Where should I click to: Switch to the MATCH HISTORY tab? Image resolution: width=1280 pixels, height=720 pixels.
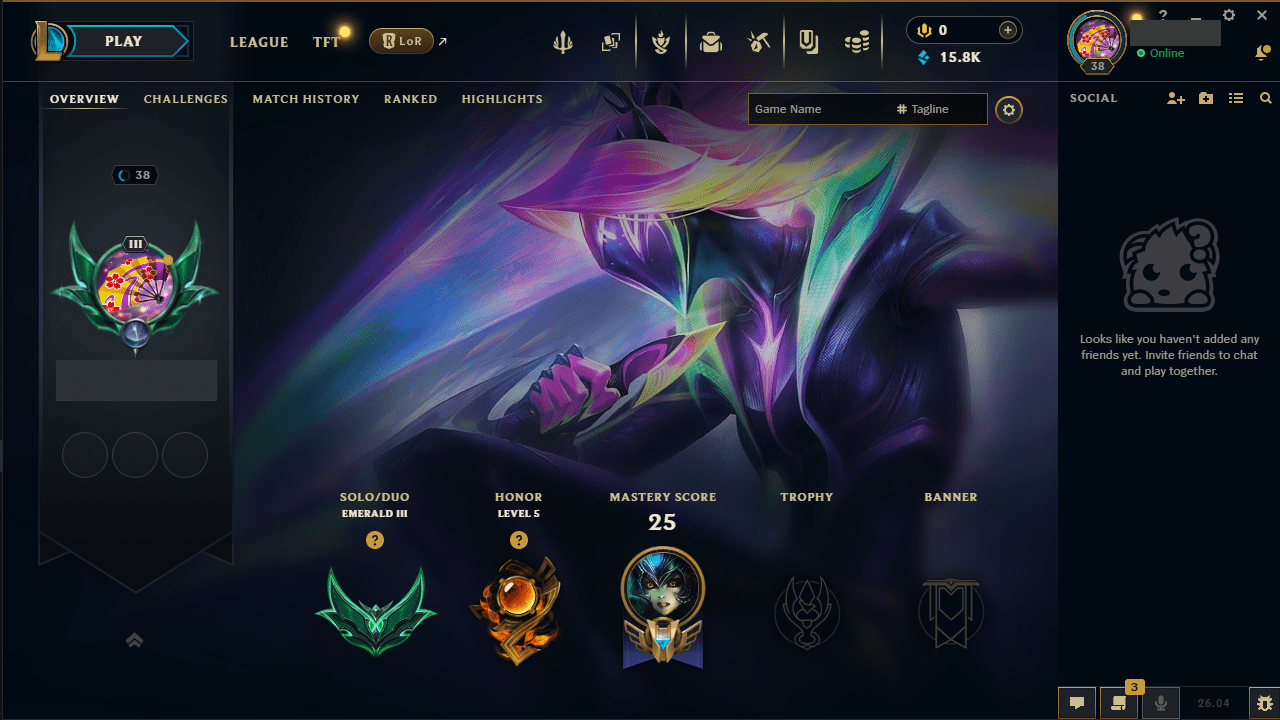(x=306, y=99)
